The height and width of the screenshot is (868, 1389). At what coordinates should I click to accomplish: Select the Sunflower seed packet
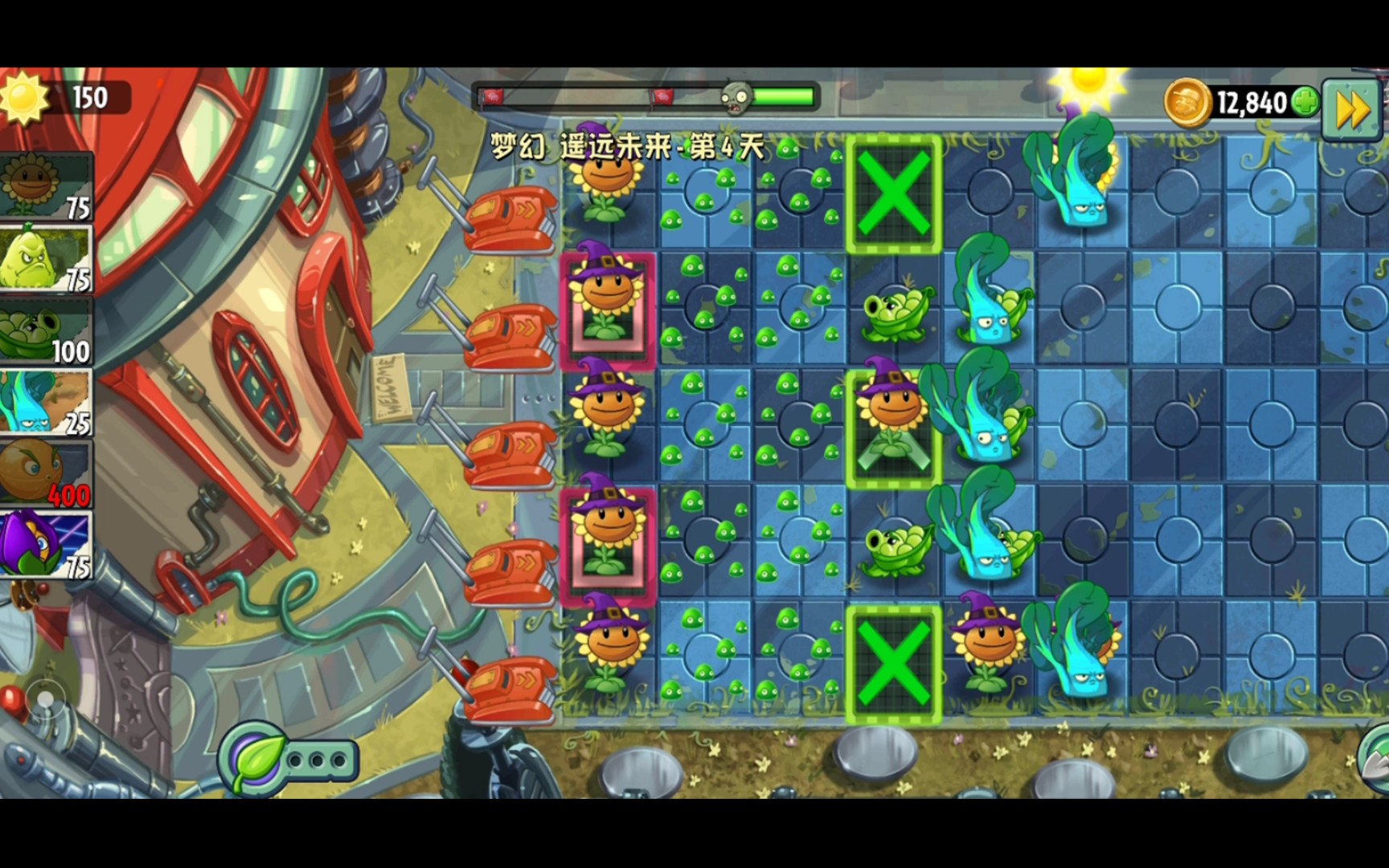[x=46, y=186]
